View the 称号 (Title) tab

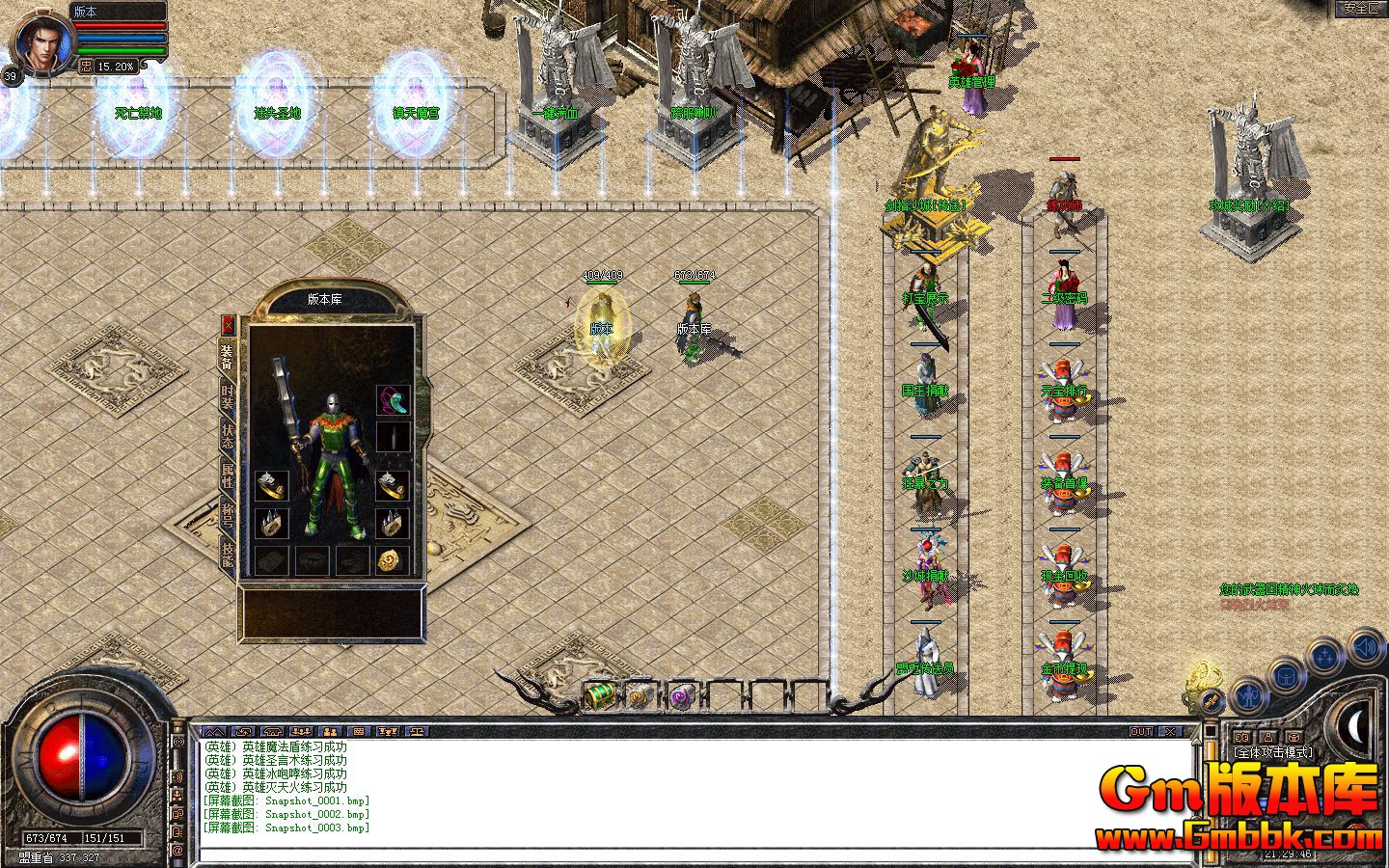pyautogui.click(x=228, y=513)
